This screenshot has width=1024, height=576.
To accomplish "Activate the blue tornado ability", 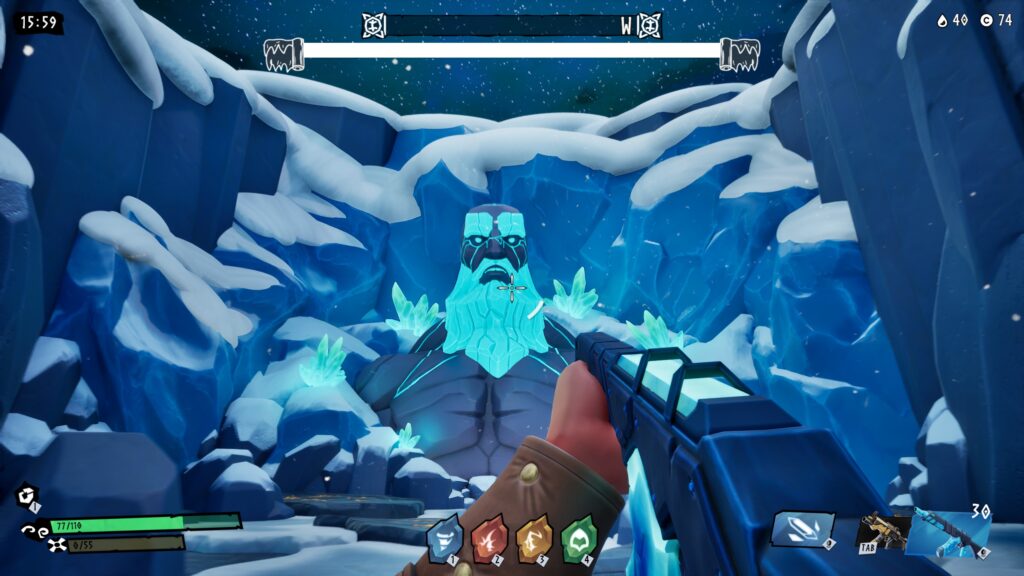I will [x=444, y=538].
